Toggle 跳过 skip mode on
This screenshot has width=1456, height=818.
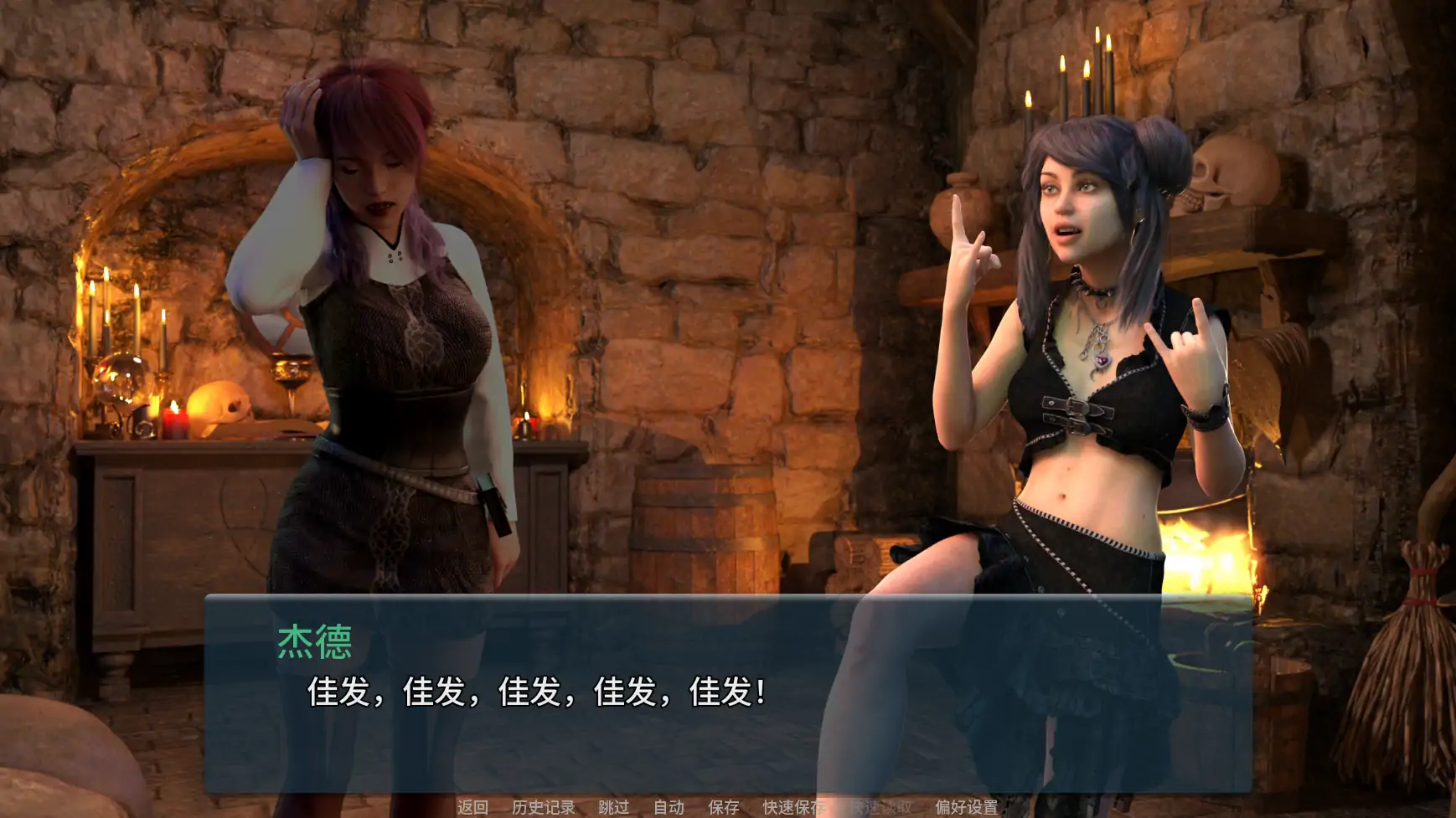click(x=614, y=808)
